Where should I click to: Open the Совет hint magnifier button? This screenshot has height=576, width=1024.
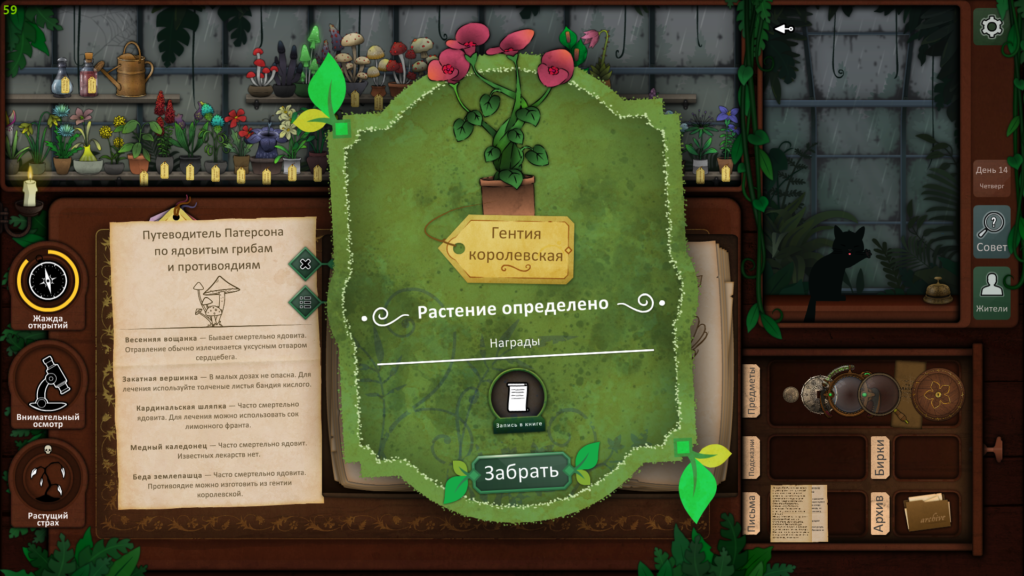click(x=991, y=230)
